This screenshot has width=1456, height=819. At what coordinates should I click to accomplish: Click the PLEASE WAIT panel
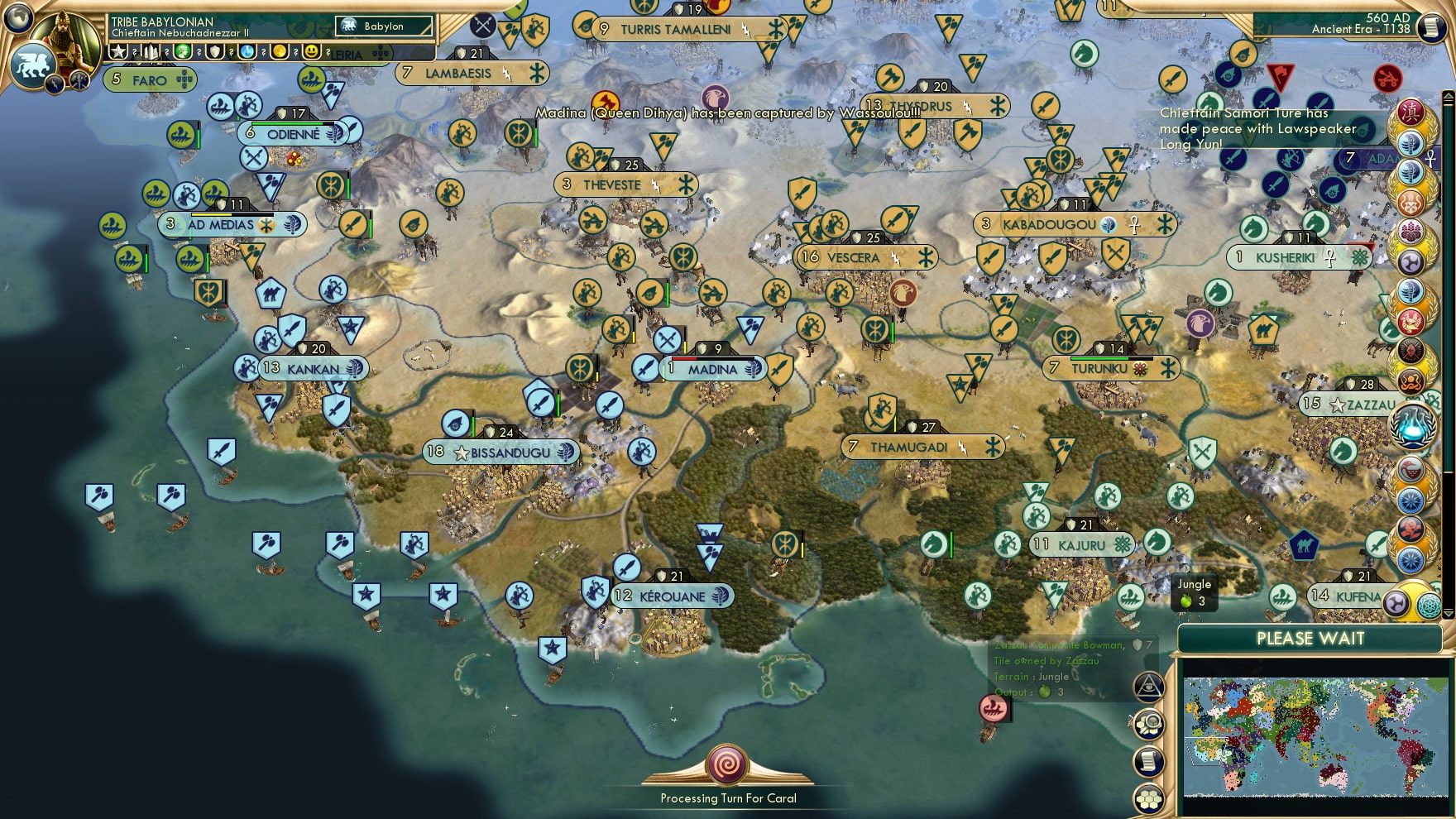point(1310,639)
